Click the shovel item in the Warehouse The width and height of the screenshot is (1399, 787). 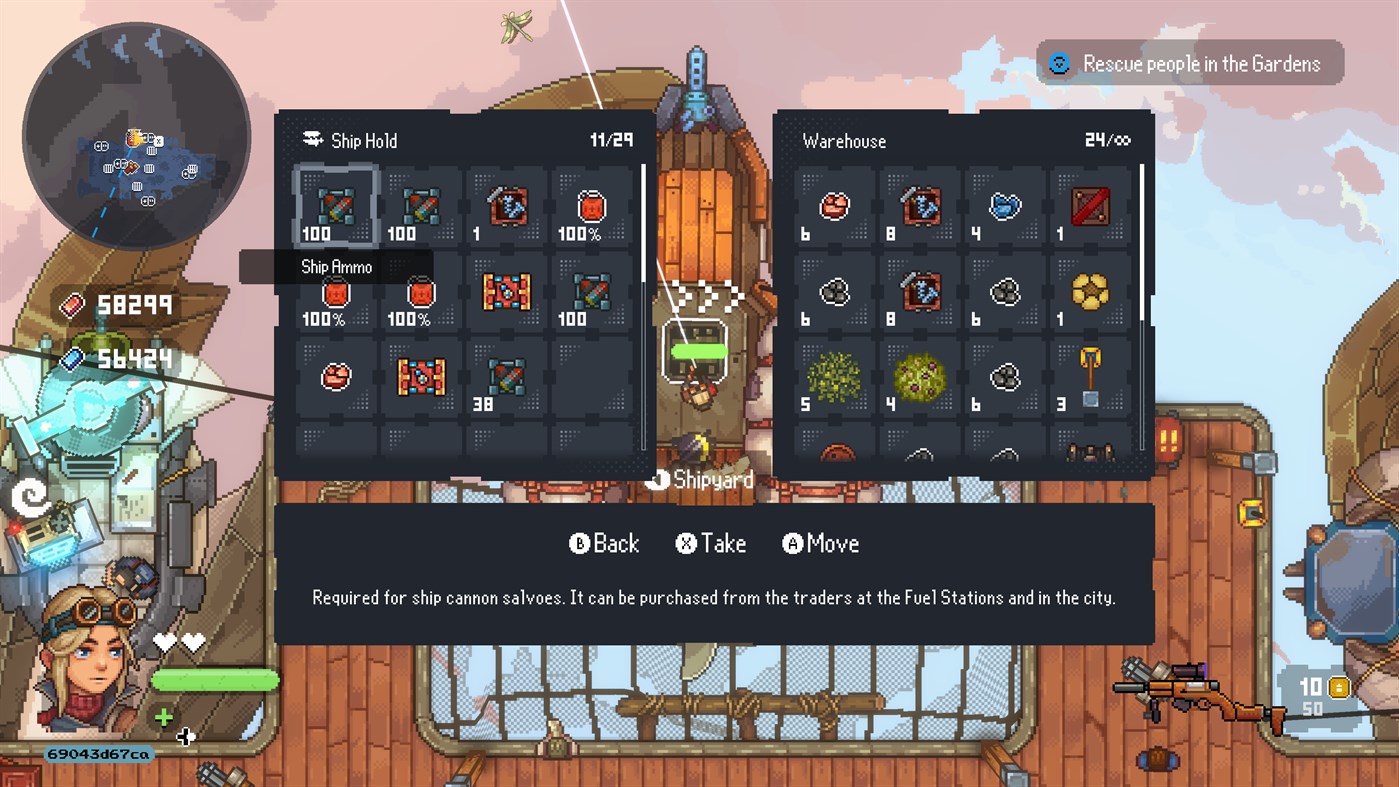pyautogui.click(x=1091, y=375)
